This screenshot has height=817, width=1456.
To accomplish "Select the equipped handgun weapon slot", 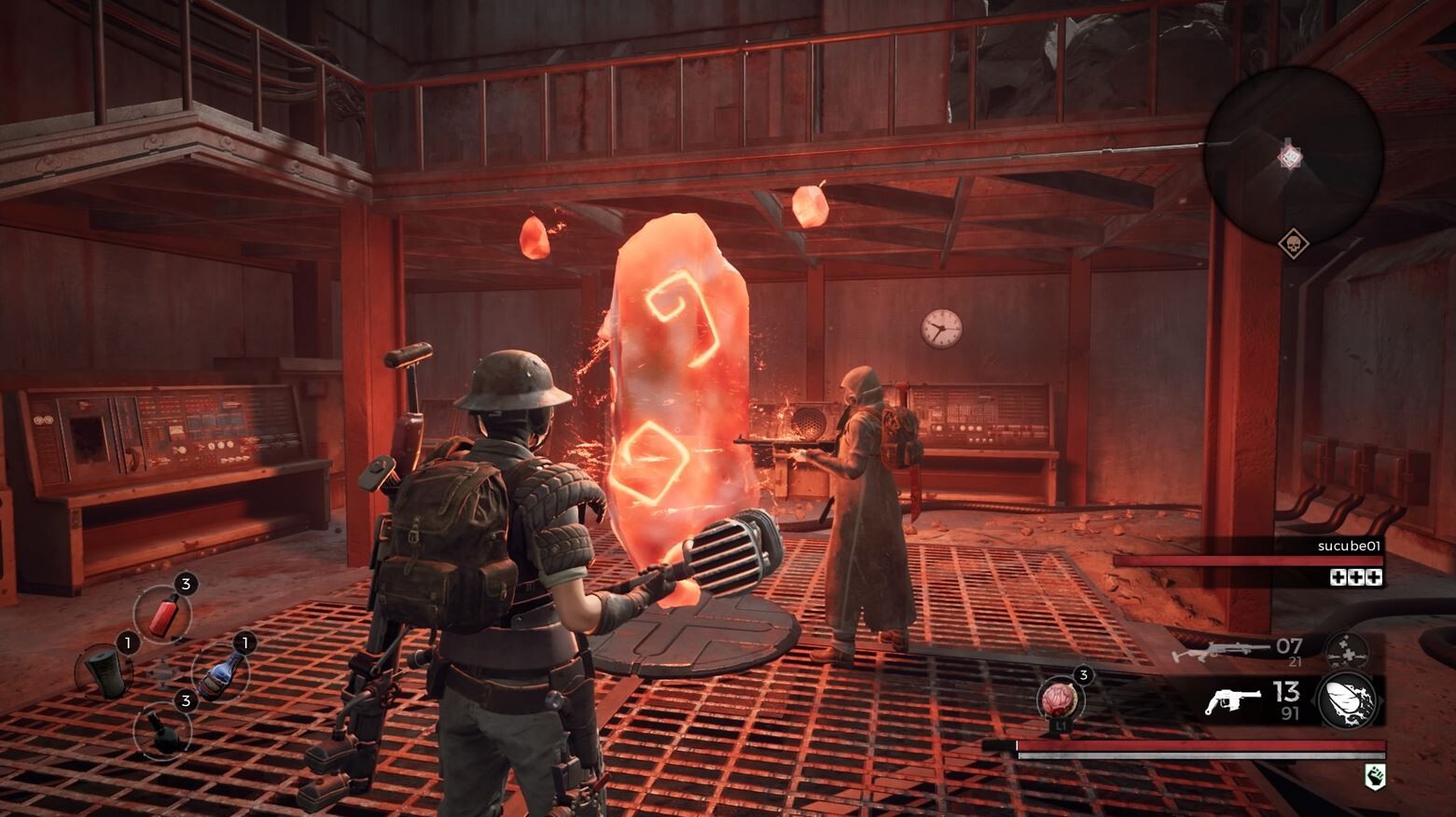I will pyautogui.click(x=1234, y=699).
